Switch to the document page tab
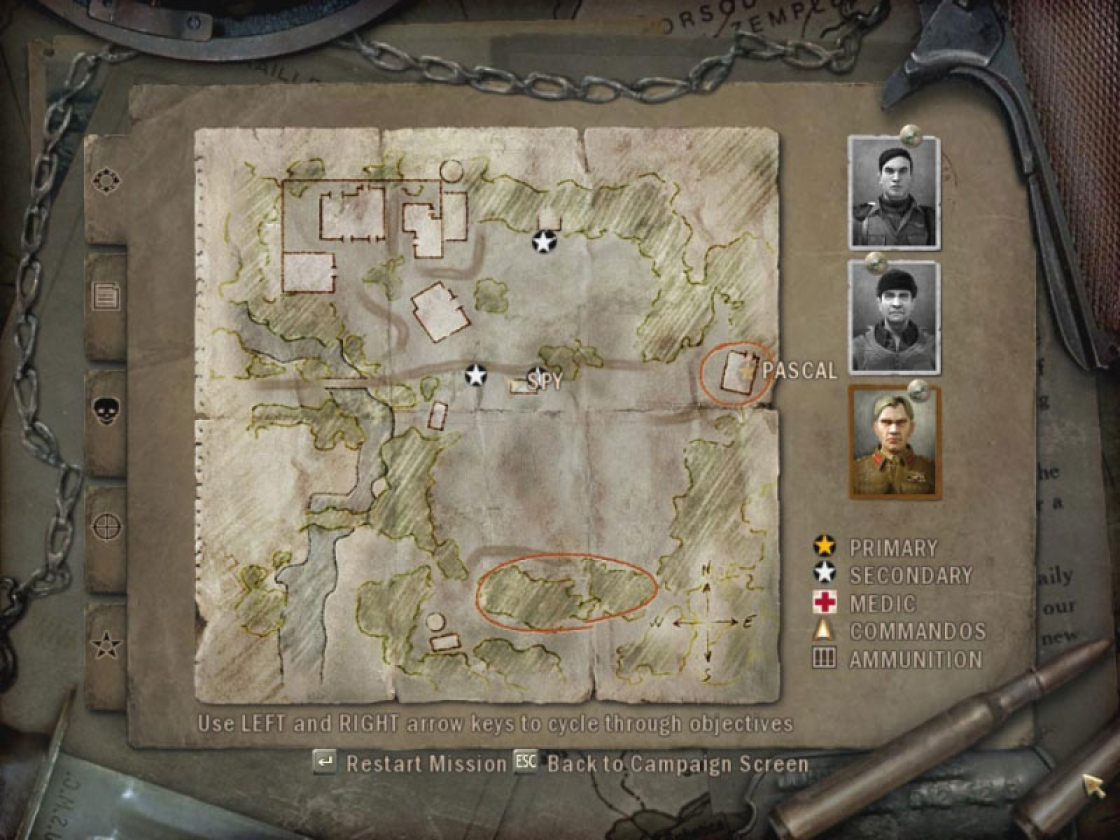 [x=105, y=295]
